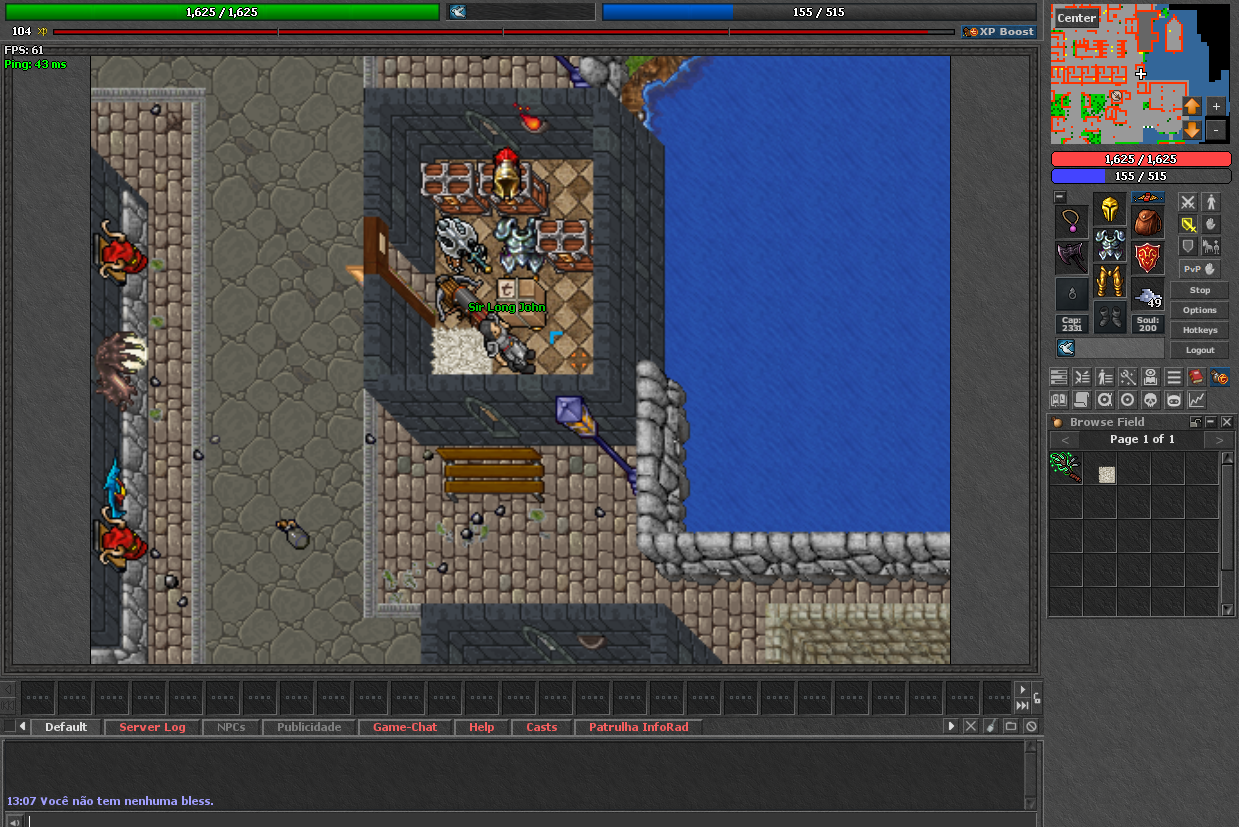Select the green glowing wand in Browse Field

tap(1065, 467)
